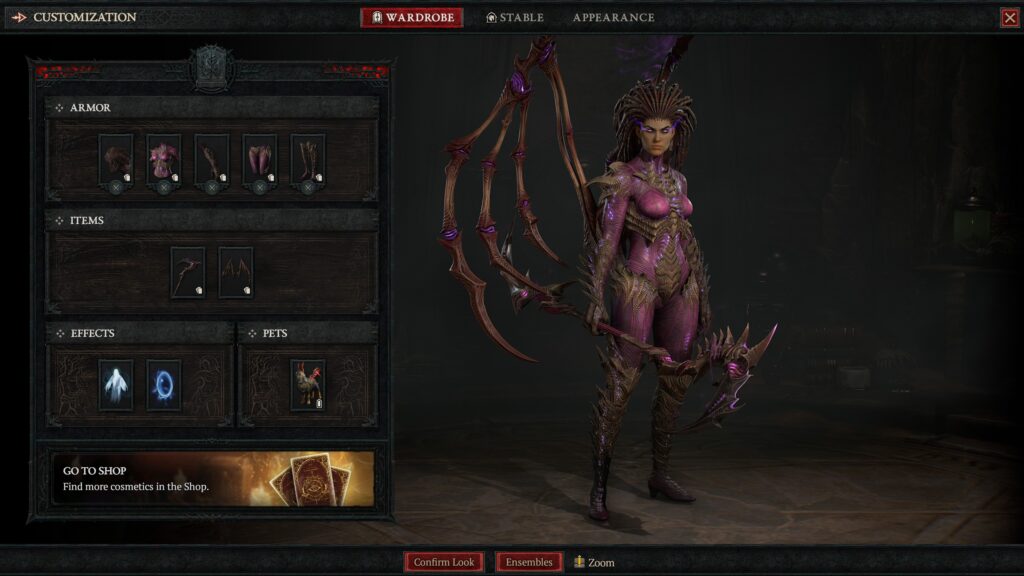This screenshot has height=576, width=1024.
Task: Choose the wings back item slot
Action: tap(236, 272)
